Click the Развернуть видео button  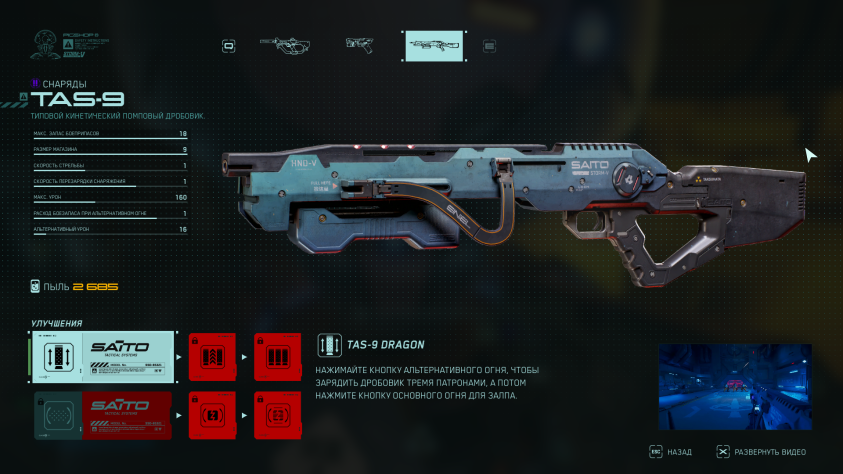click(760, 452)
